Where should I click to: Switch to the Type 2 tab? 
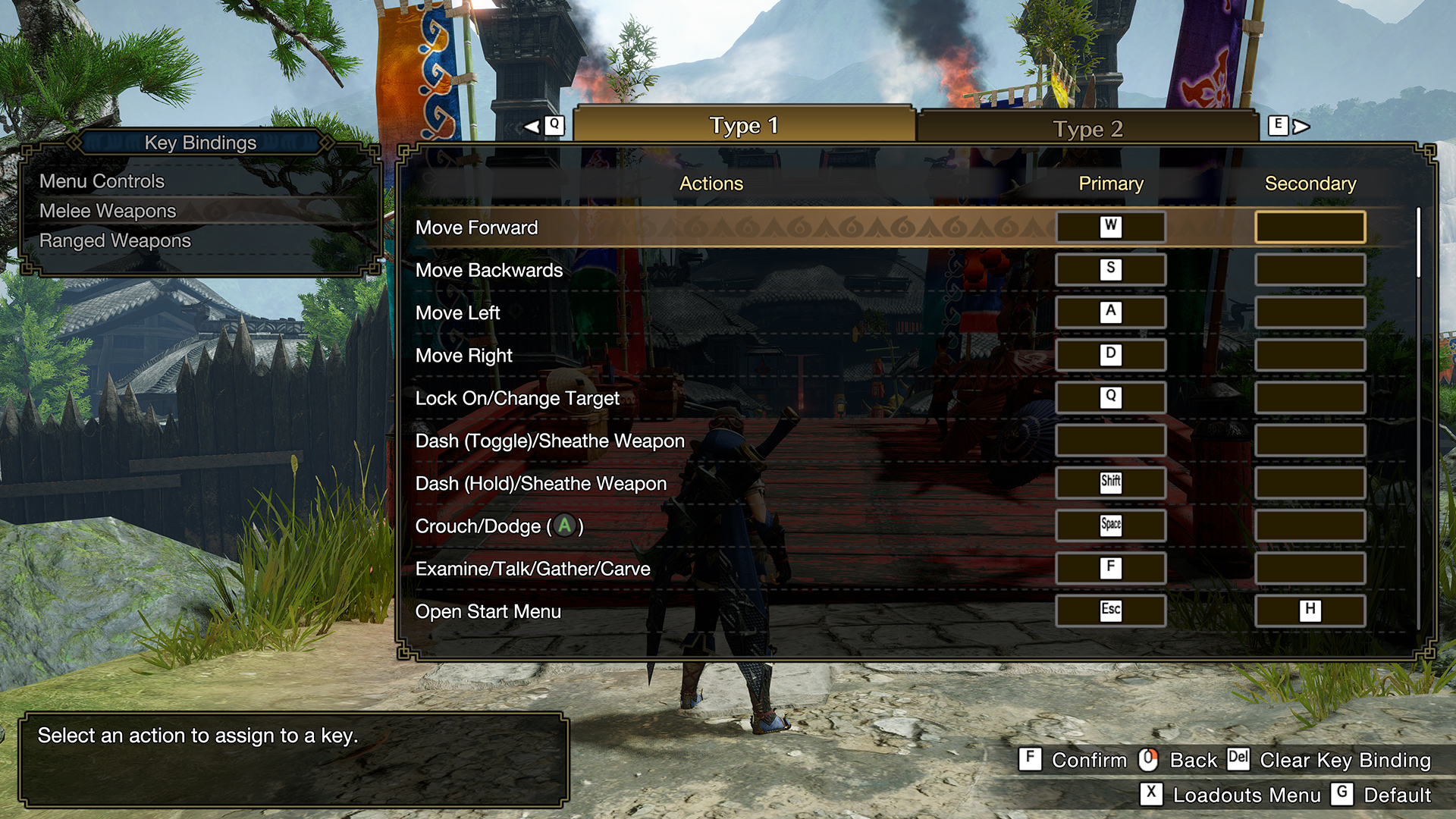[x=1087, y=128]
